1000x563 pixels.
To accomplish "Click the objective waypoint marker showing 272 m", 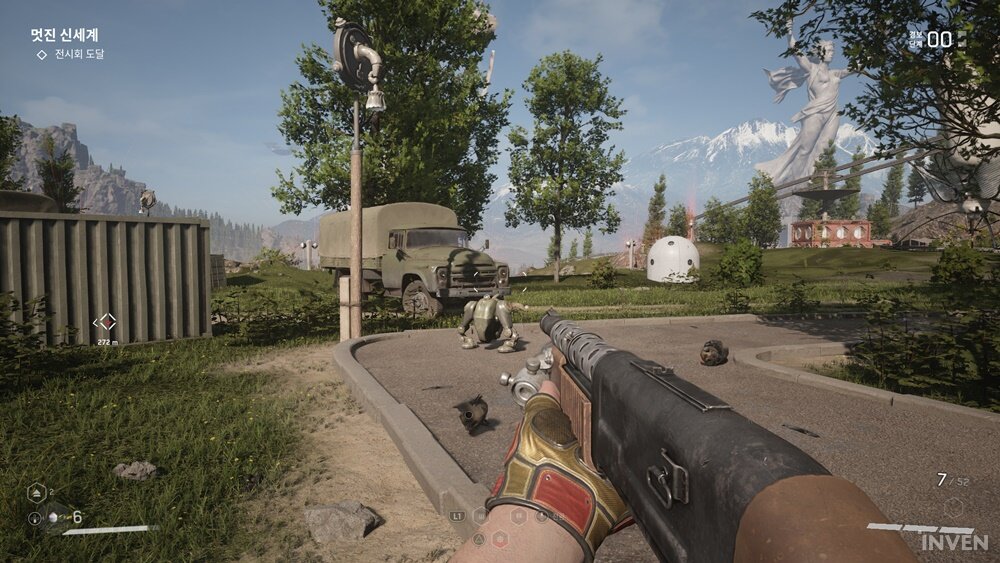I will point(104,322).
